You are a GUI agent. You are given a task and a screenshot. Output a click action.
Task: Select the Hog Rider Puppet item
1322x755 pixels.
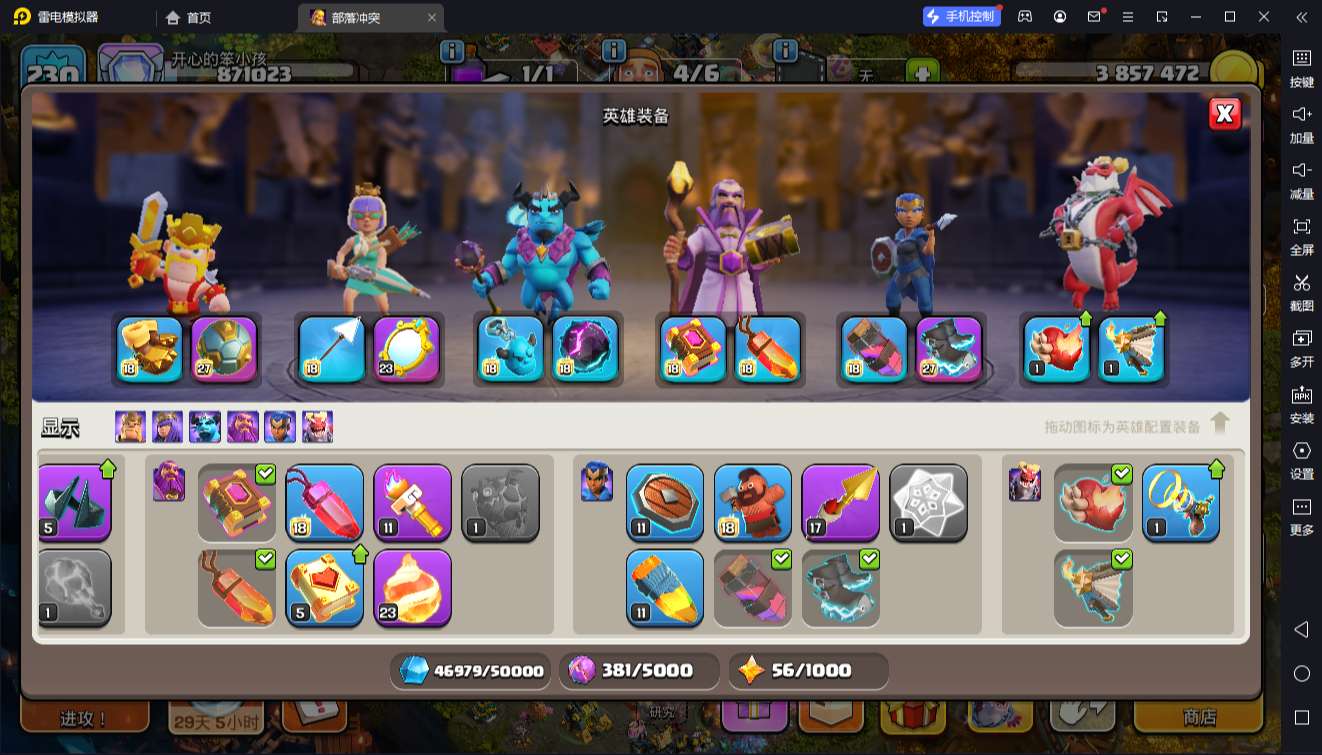(x=753, y=502)
